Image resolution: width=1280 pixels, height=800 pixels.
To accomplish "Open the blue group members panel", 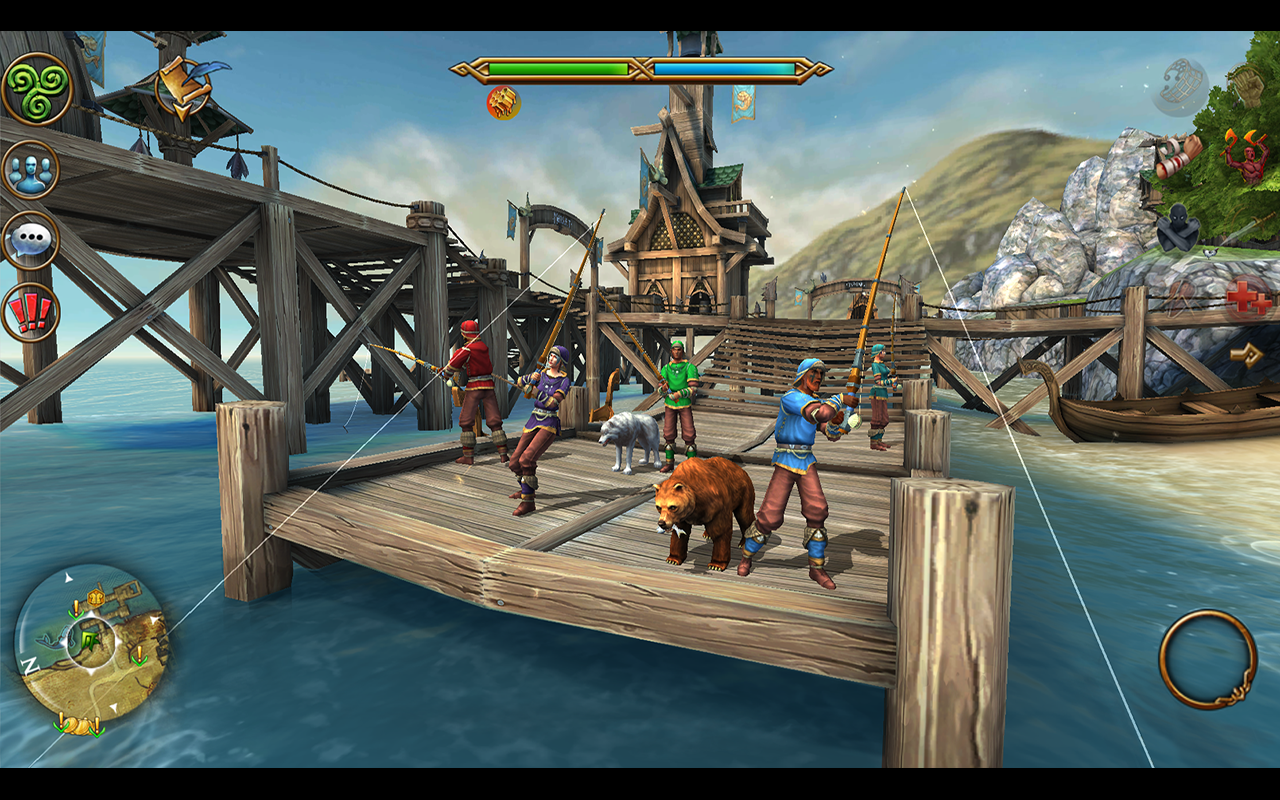I will click(x=31, y=169).
